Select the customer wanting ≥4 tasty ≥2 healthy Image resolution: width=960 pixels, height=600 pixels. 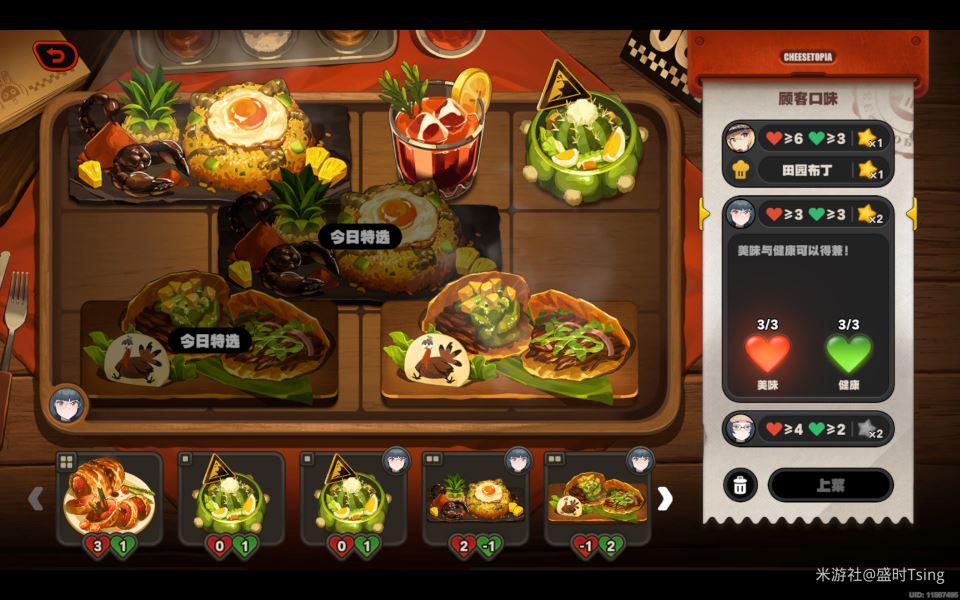pos(806,429)
